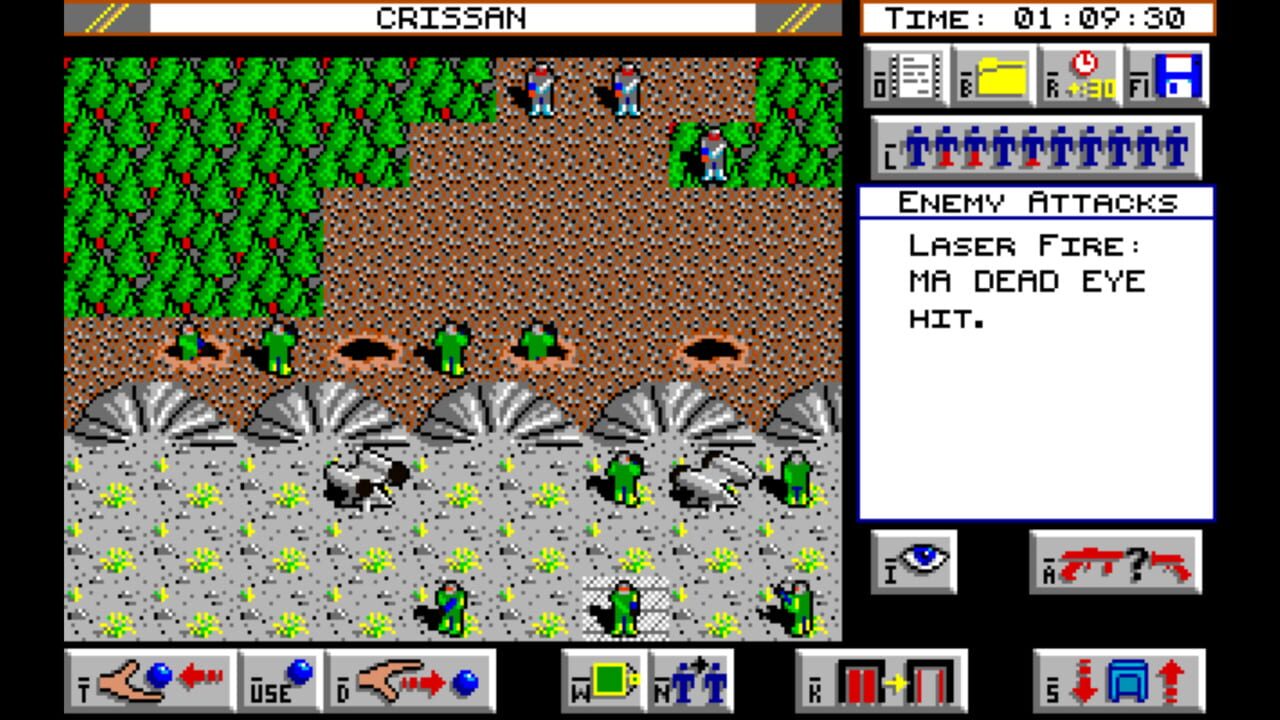
Task: Select the first soldier figure in the squad bar
Action: [x=917, y=148]
